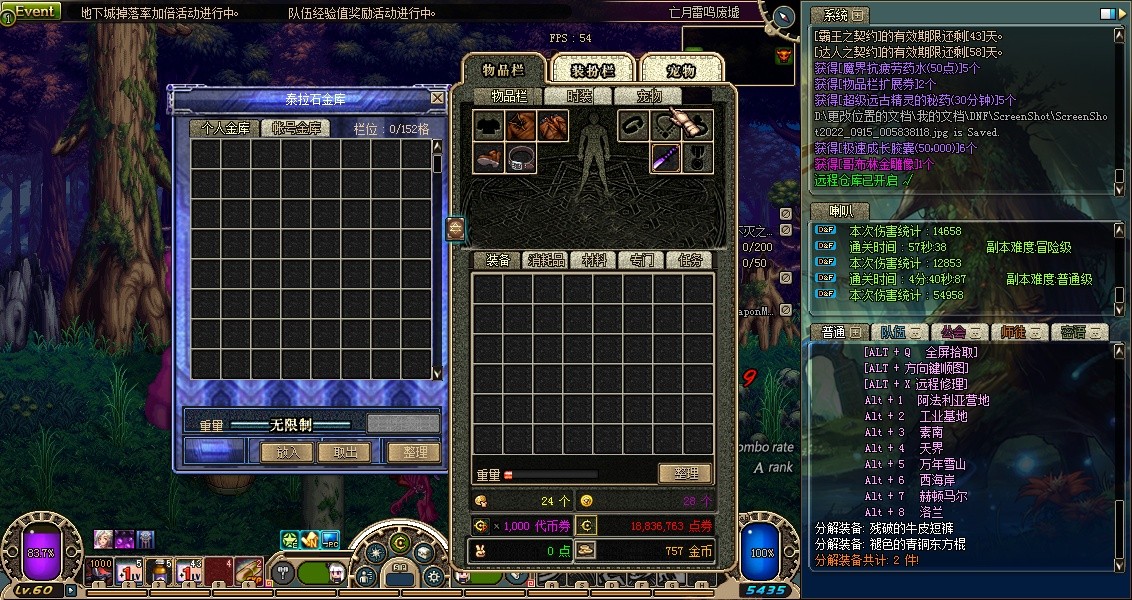Viewport: 1132px width, 600px height.
Task: Show the 材料 materials category
Action: [594, 260]
